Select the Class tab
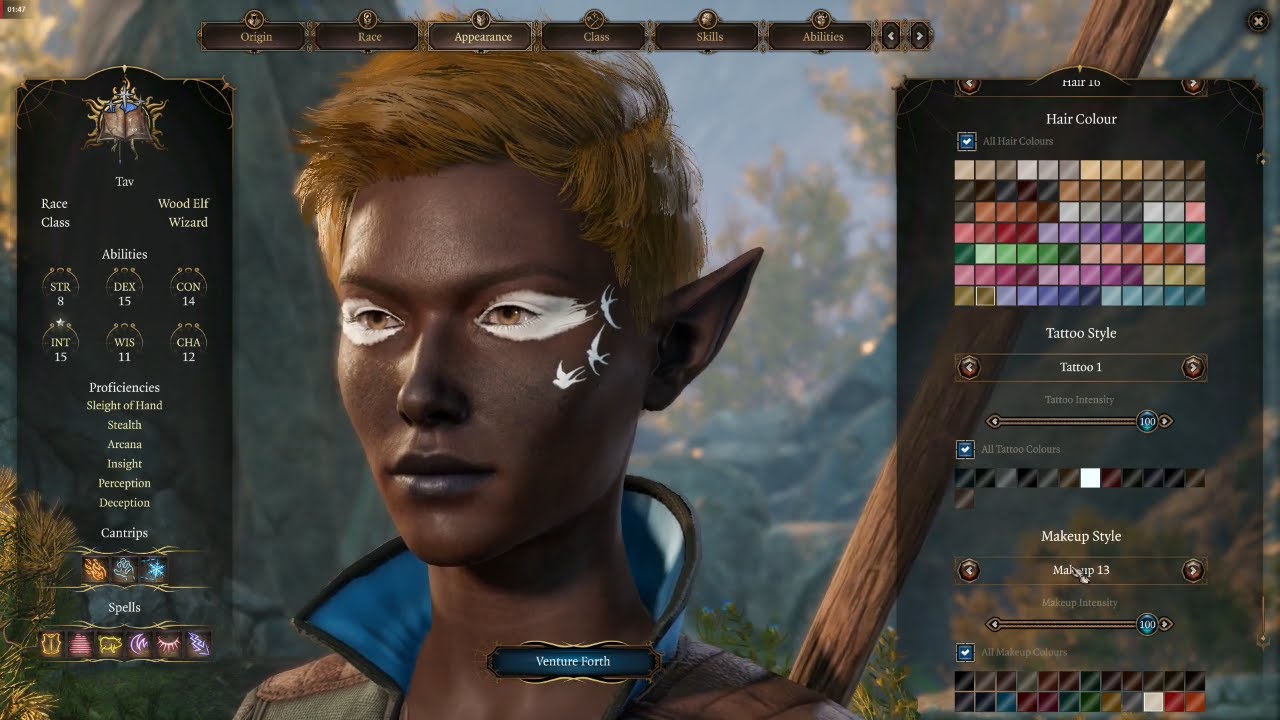1280x720 pixels. 596,36
